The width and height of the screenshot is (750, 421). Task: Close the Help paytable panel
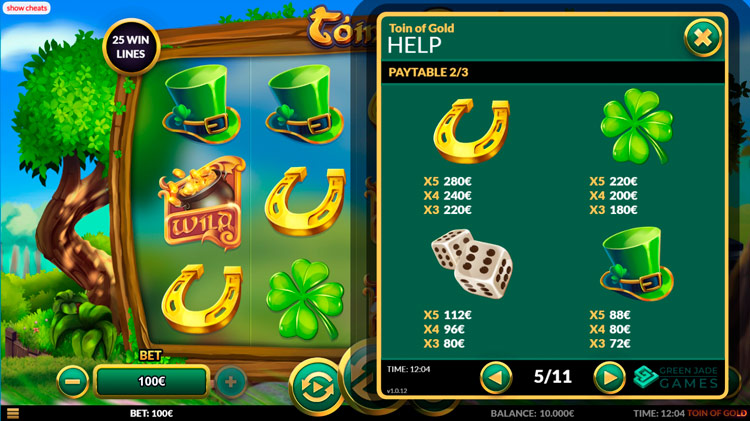coord(703,38)
